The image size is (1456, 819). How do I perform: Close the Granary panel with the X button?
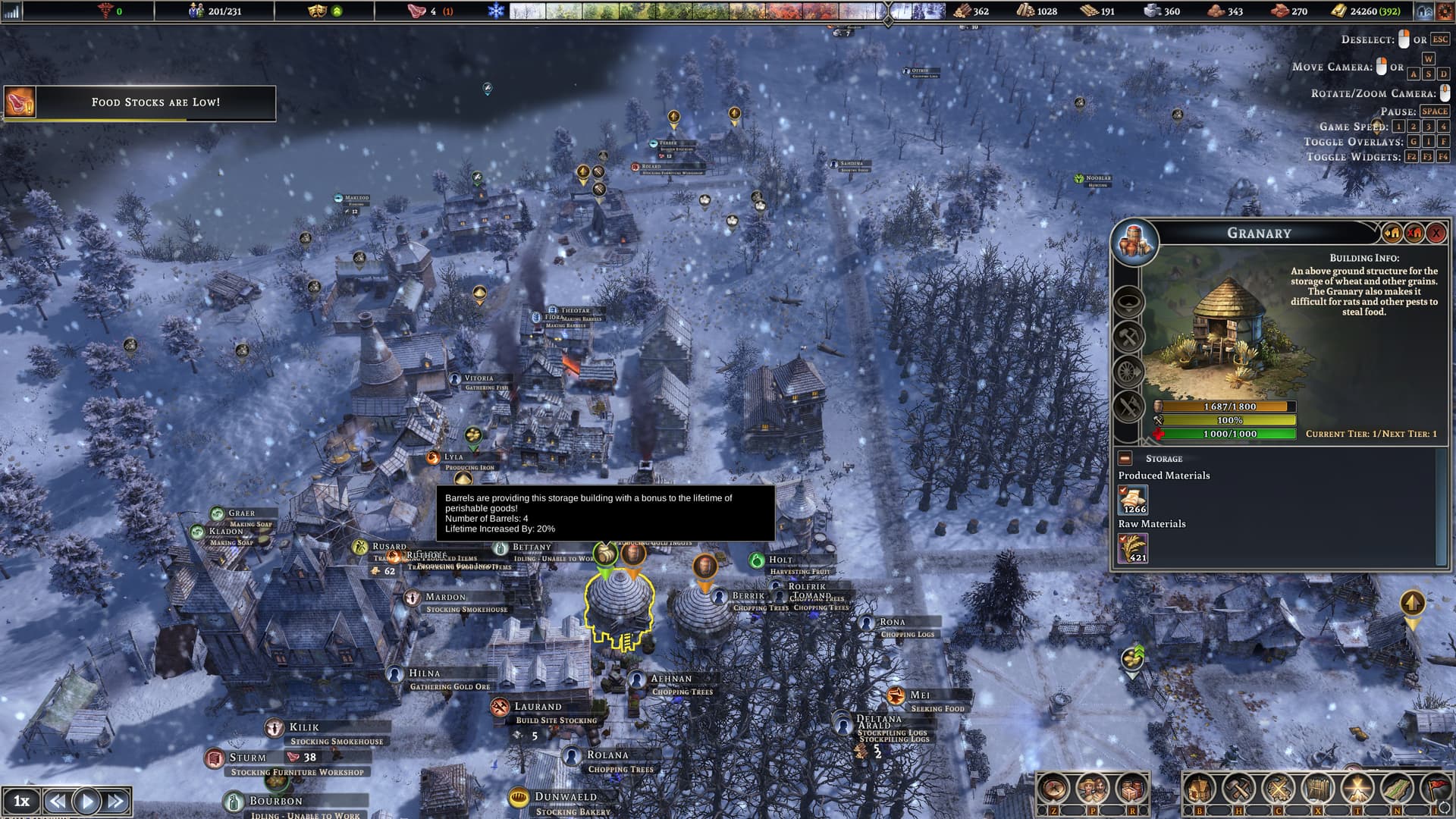1436,234
